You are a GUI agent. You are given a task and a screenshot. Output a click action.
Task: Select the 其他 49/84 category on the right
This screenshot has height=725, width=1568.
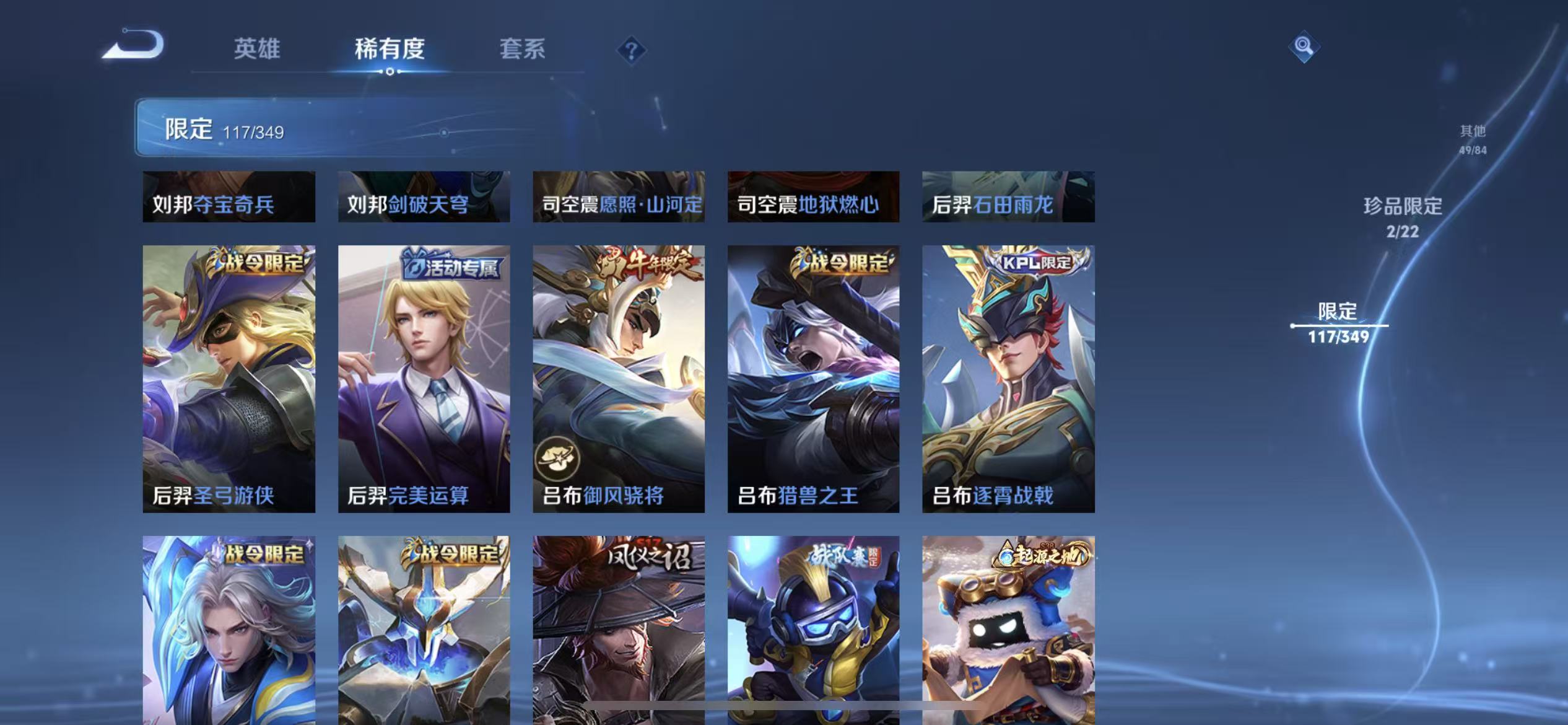(x=1471, y=139)
